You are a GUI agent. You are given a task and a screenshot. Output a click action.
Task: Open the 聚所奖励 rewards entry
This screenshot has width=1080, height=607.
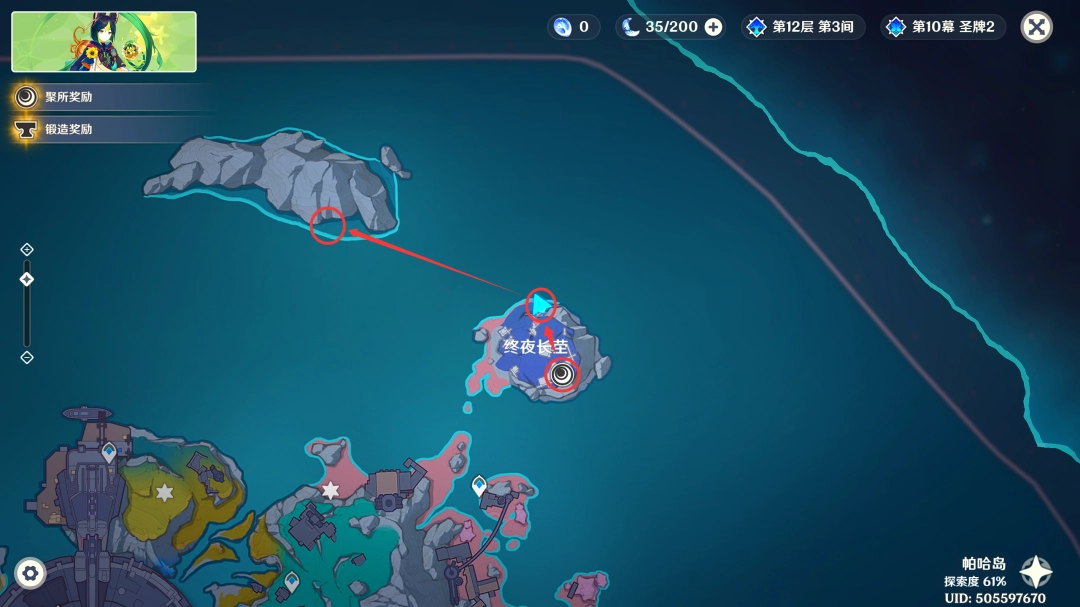(68, 97)
